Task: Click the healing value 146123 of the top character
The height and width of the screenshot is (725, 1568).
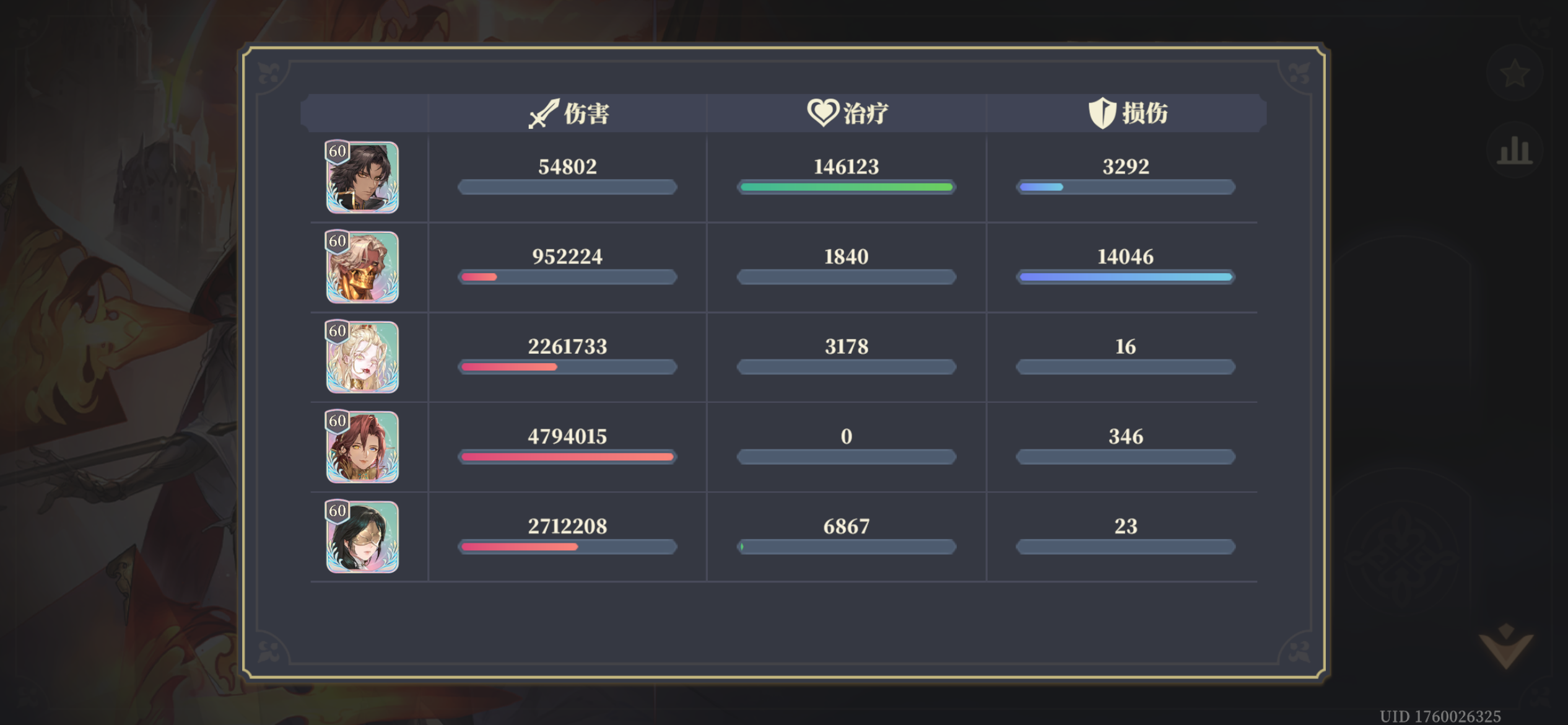Action: click(x=845, y=165)
